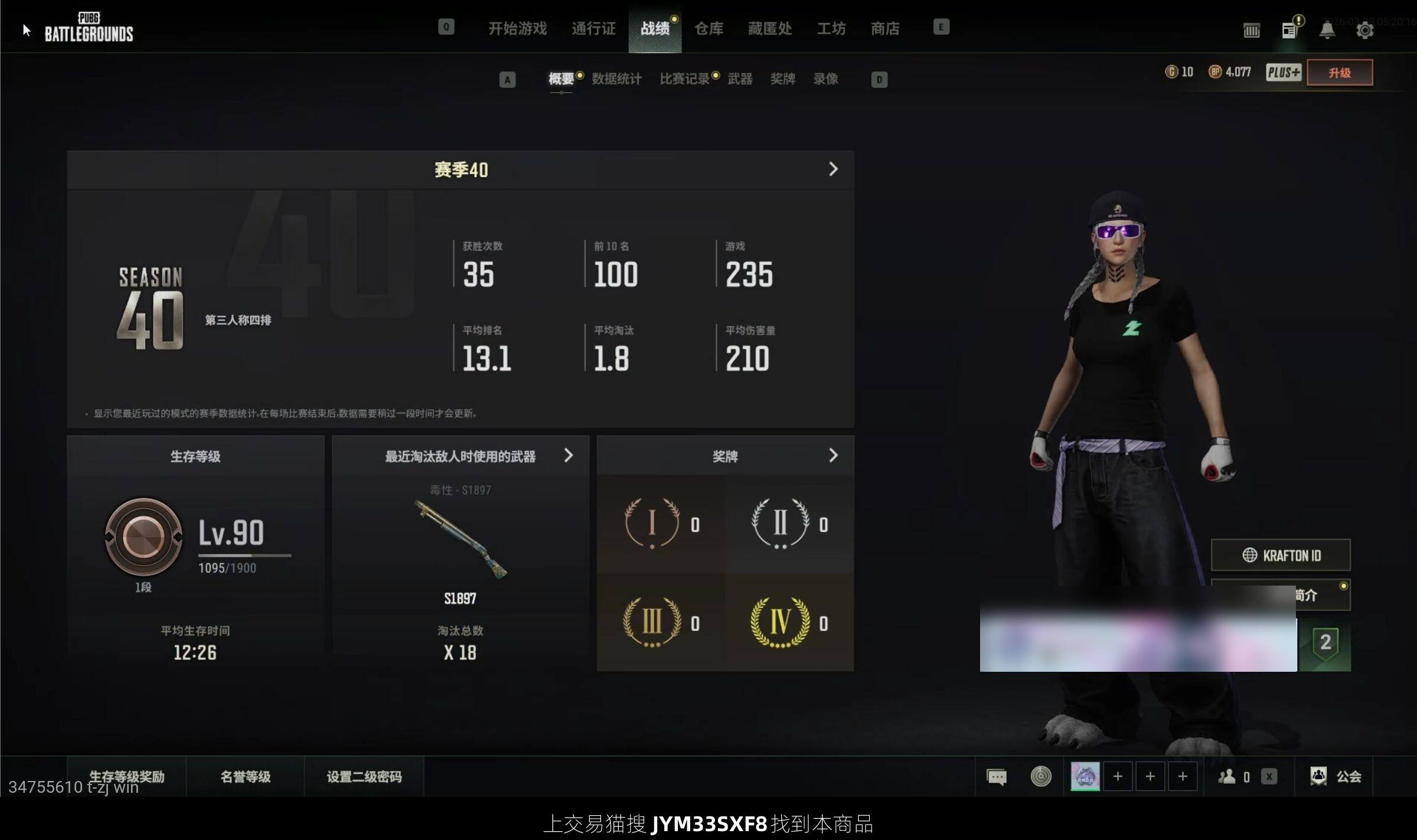Select the 工坊 tab
The height and width of the screenshot is (840, 1417).
tap(831, 28)
